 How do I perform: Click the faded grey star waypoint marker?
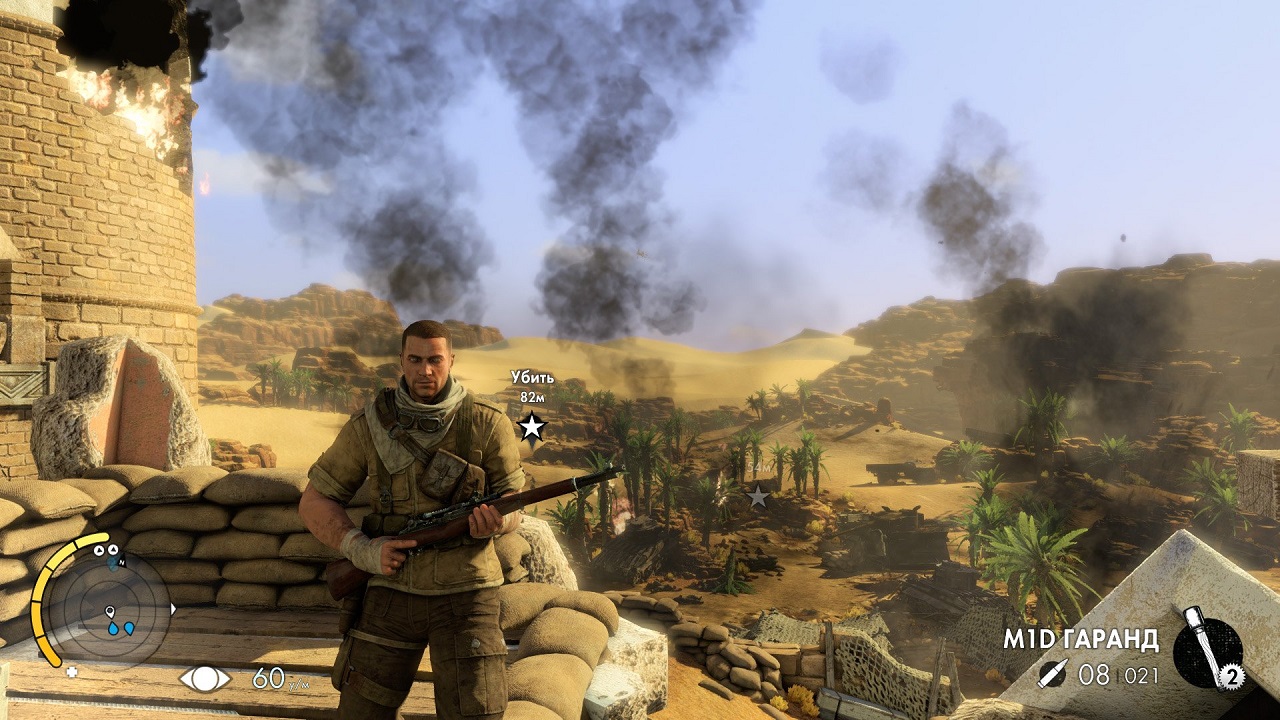[759, 496]
